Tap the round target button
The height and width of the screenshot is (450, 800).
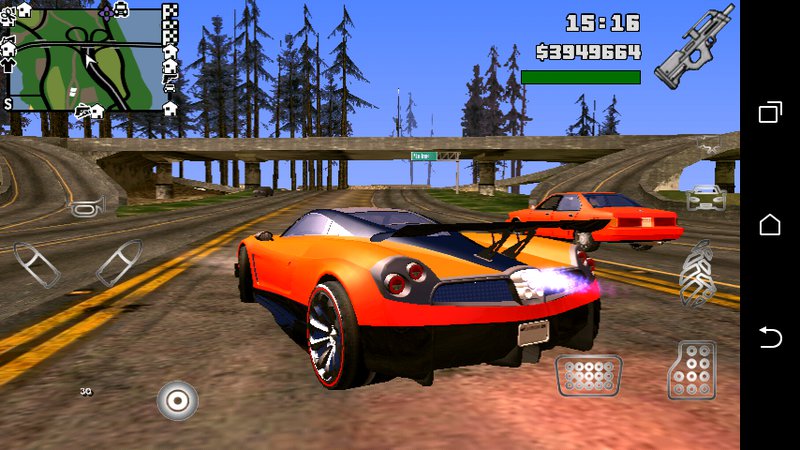(x=177, y=401)
